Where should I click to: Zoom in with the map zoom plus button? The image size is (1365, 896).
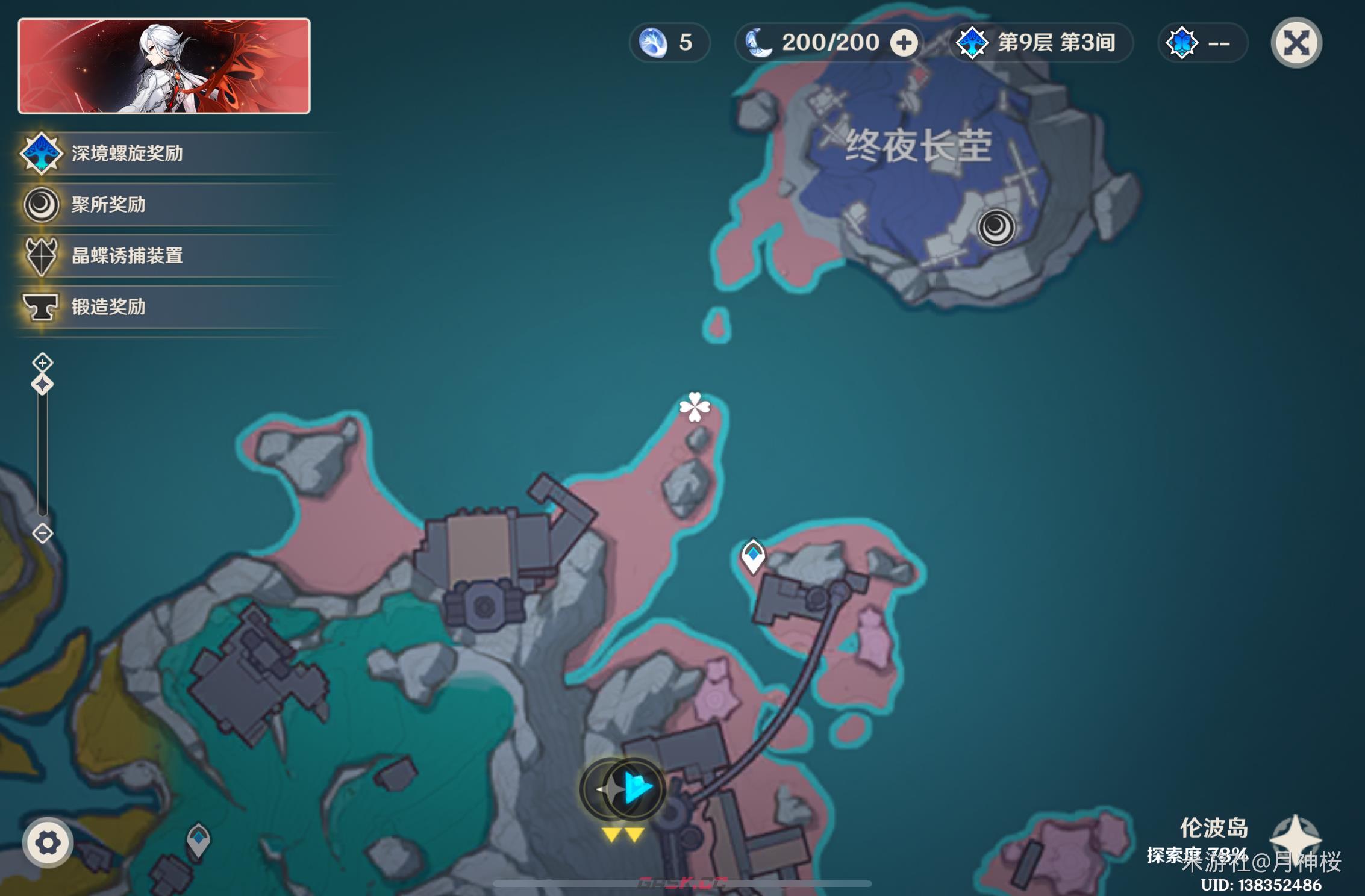click(x=42, y=362)
